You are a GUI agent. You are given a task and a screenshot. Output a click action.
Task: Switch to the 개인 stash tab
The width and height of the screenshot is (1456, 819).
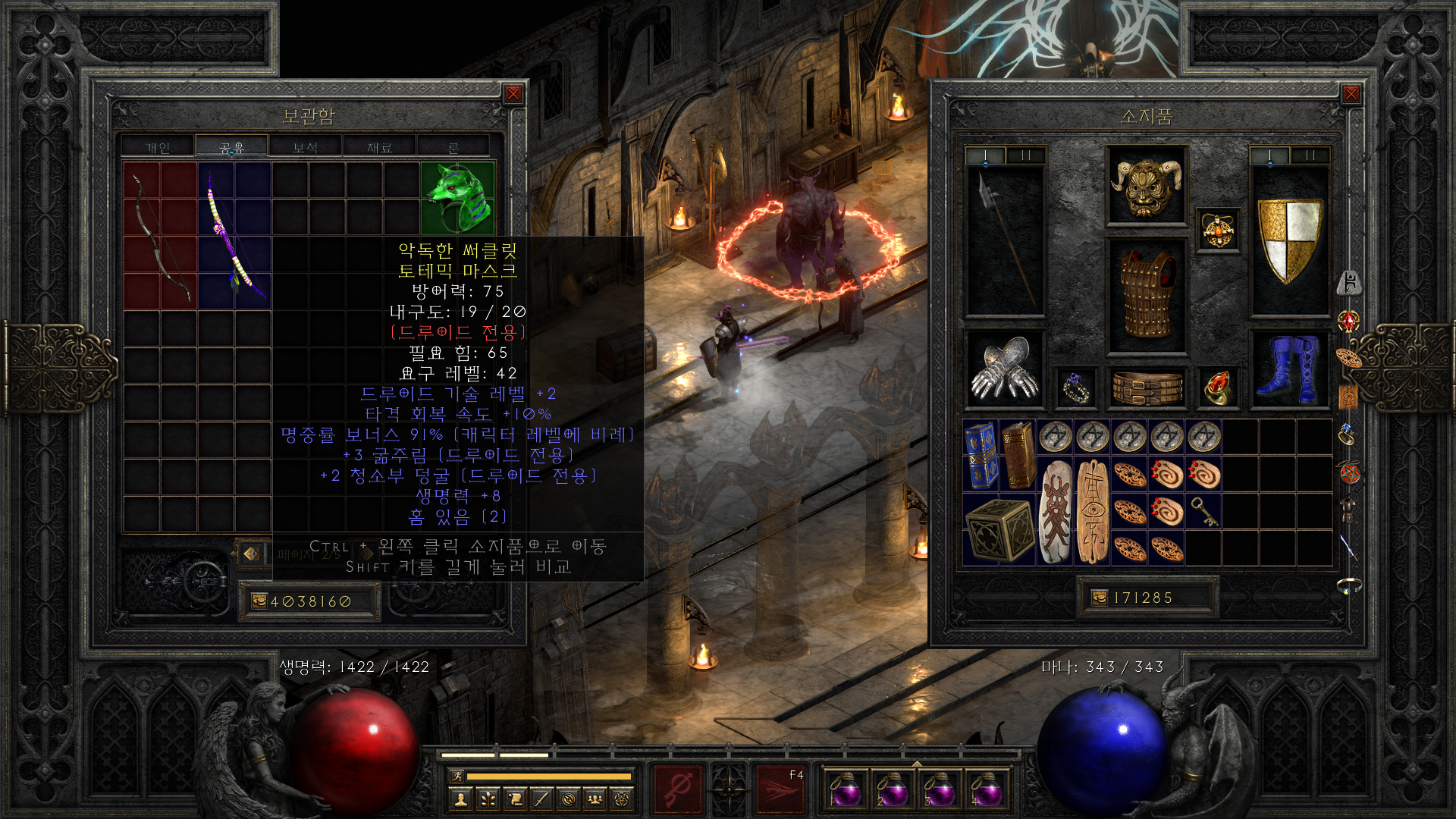[x=158, y=147]
